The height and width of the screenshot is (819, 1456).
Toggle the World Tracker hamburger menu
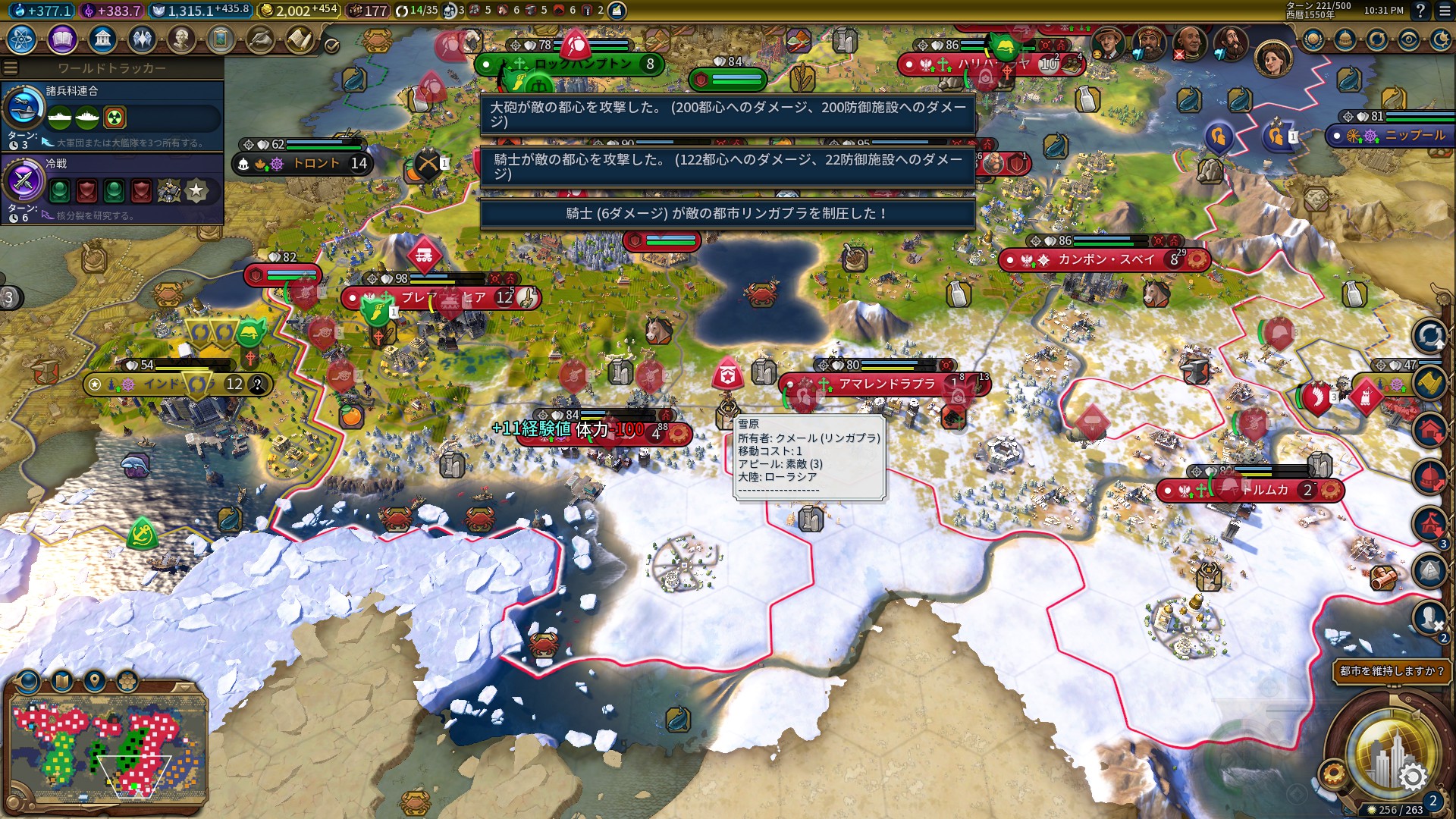point(11,68)
